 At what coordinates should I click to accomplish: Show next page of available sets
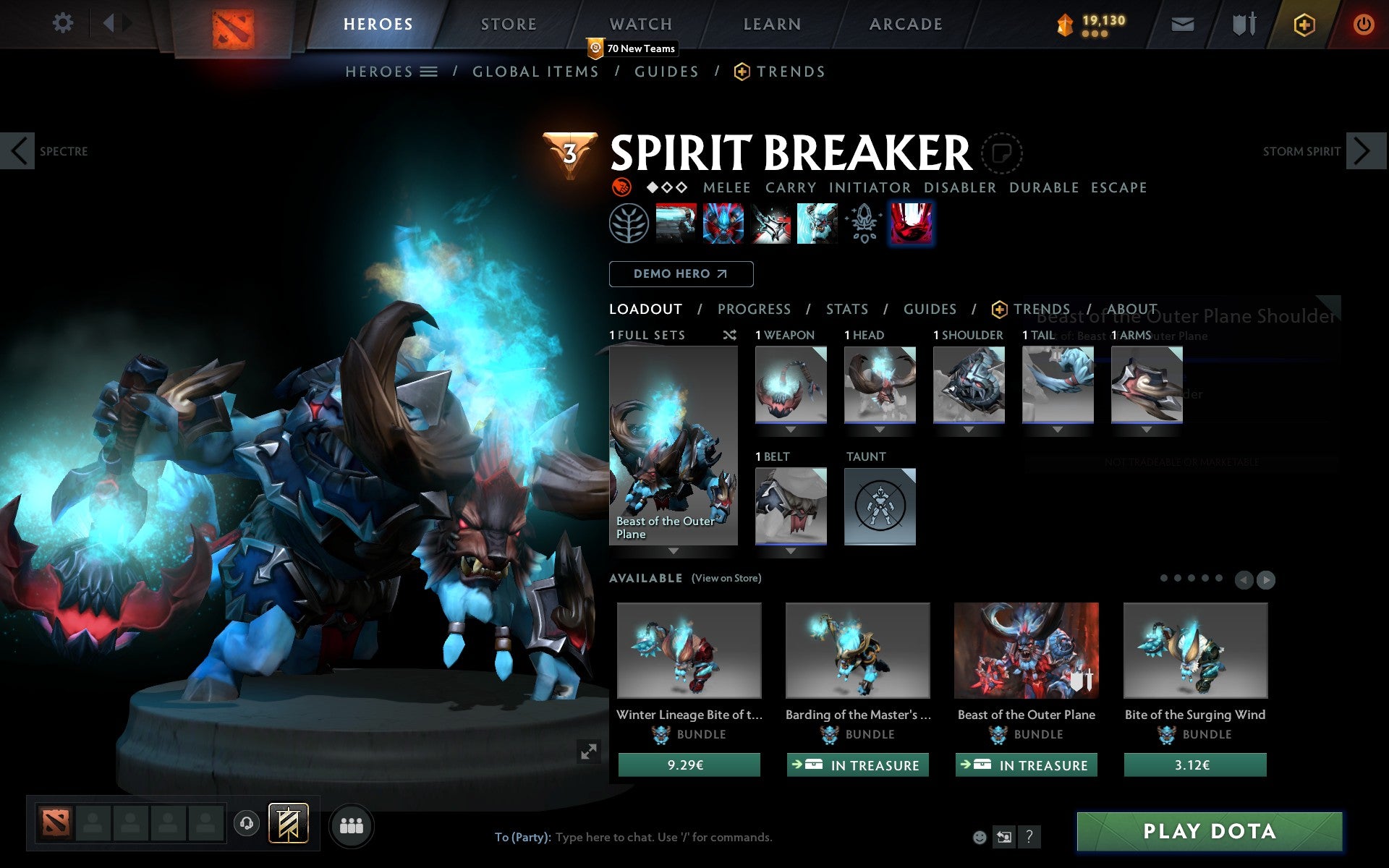(x=1266, y=579)
